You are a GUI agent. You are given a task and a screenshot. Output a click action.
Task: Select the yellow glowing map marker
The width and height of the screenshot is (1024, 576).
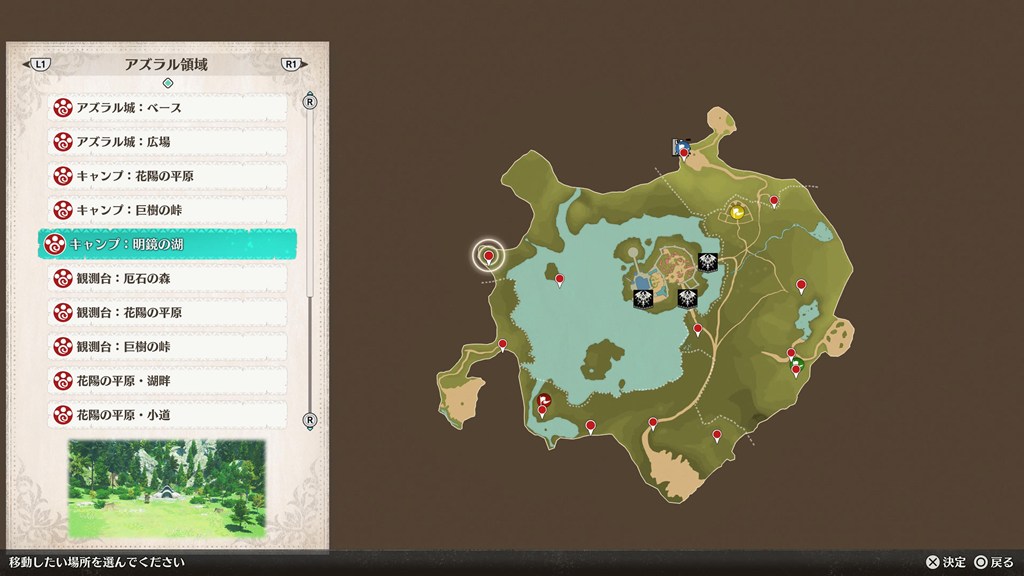[x=737, y=212]
